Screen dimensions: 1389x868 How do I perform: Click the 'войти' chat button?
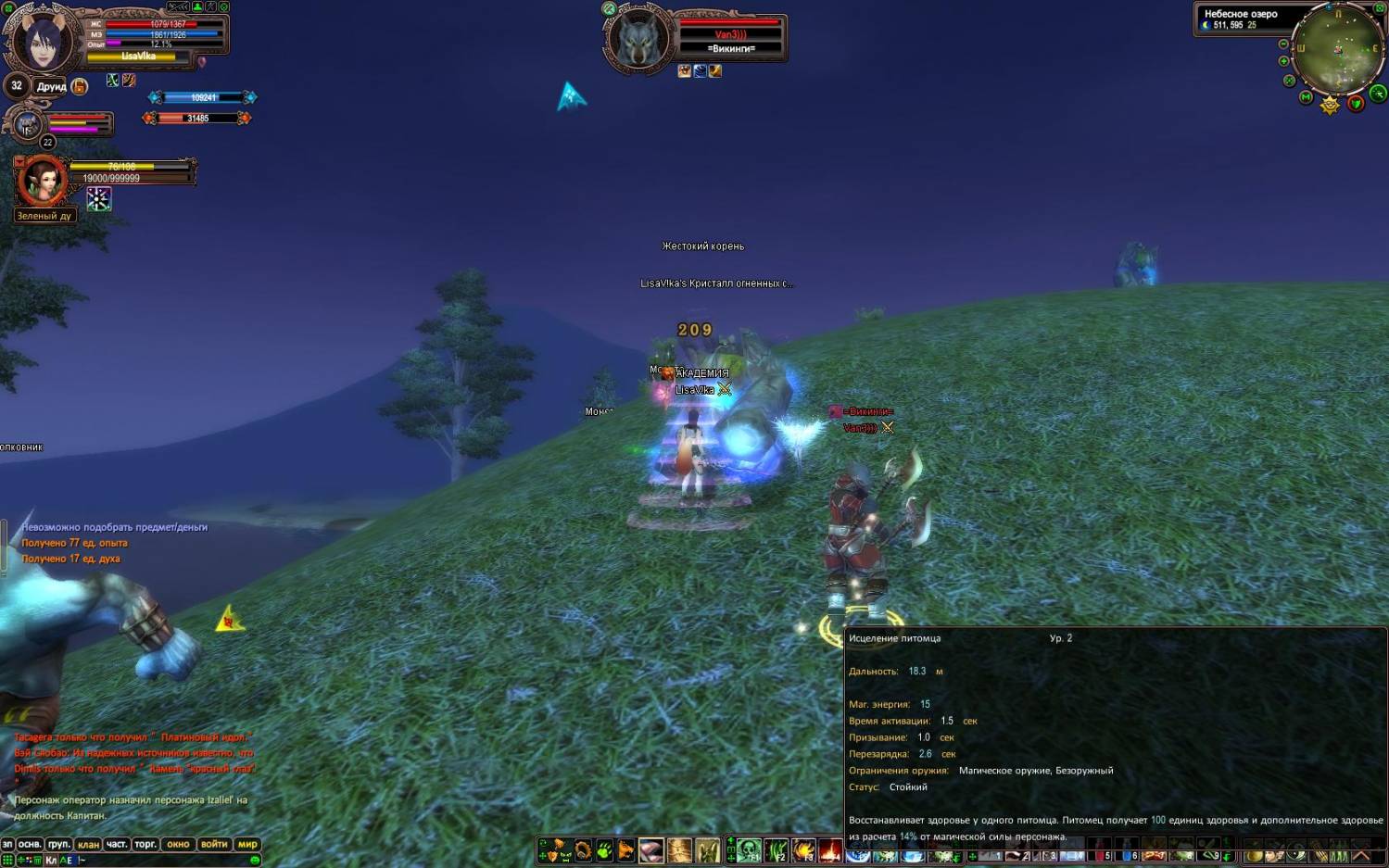[214, 844]
